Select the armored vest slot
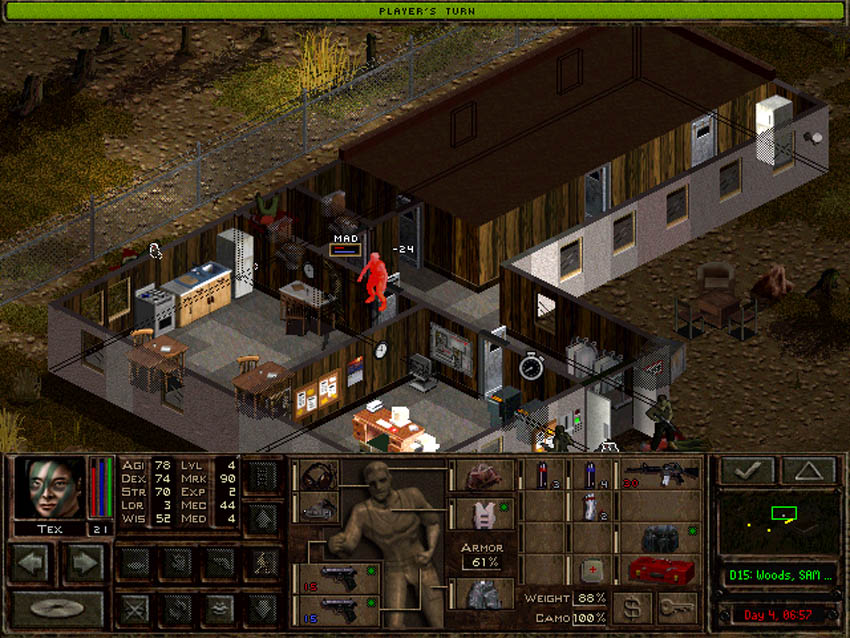This screenshot has width=850, height=638. [482, 514]
